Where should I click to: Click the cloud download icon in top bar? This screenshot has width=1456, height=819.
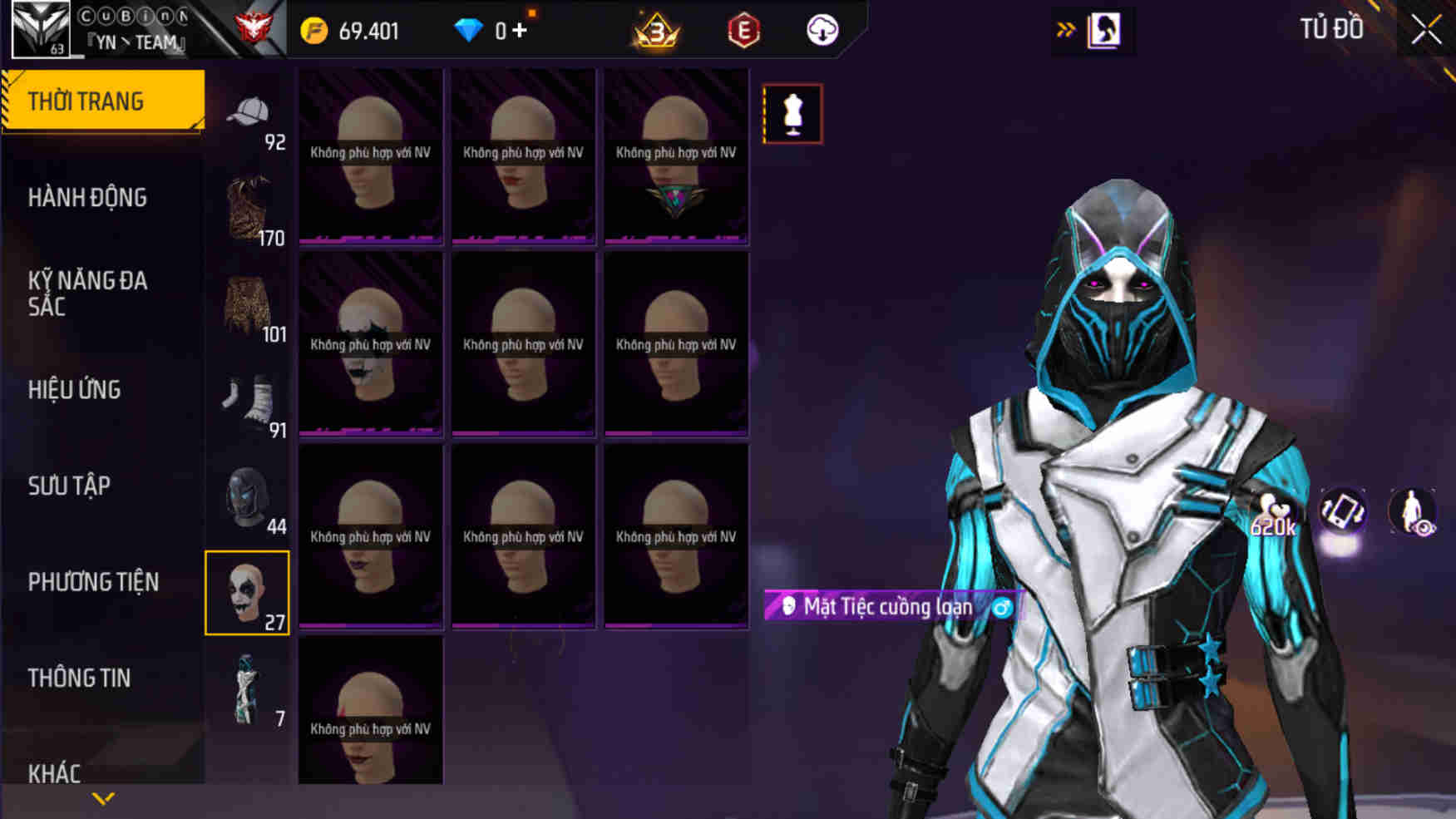click(x=822, y=30)
